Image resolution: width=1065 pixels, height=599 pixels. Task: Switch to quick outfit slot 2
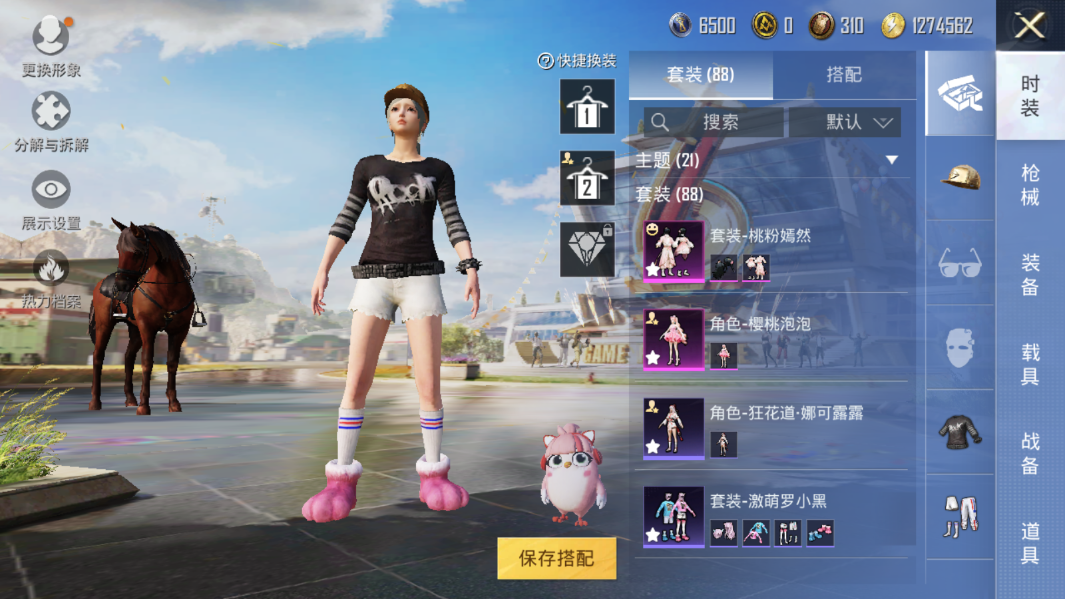pyautogui.click(x=587, y=178)
